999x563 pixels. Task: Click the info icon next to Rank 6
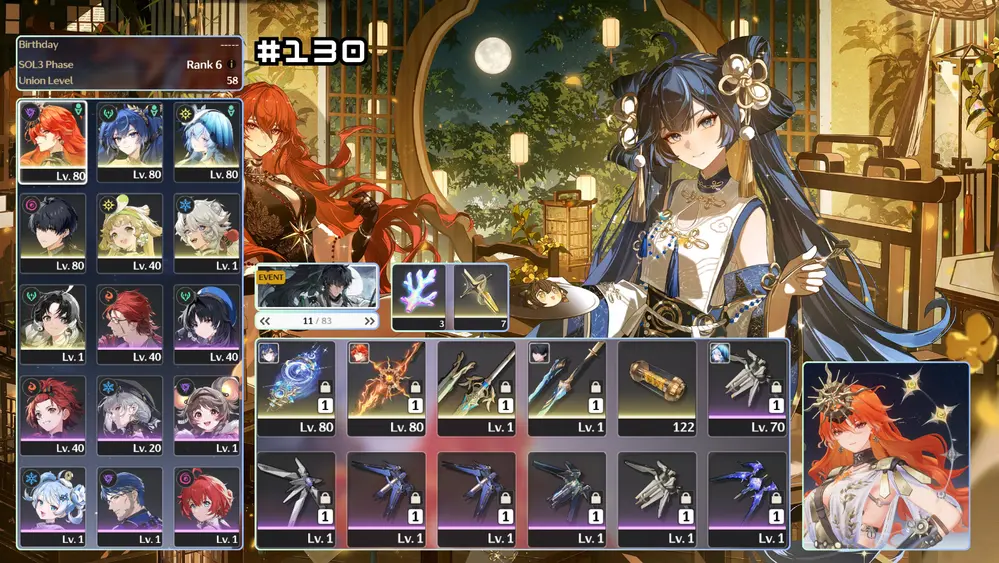(x=232, y=65)
